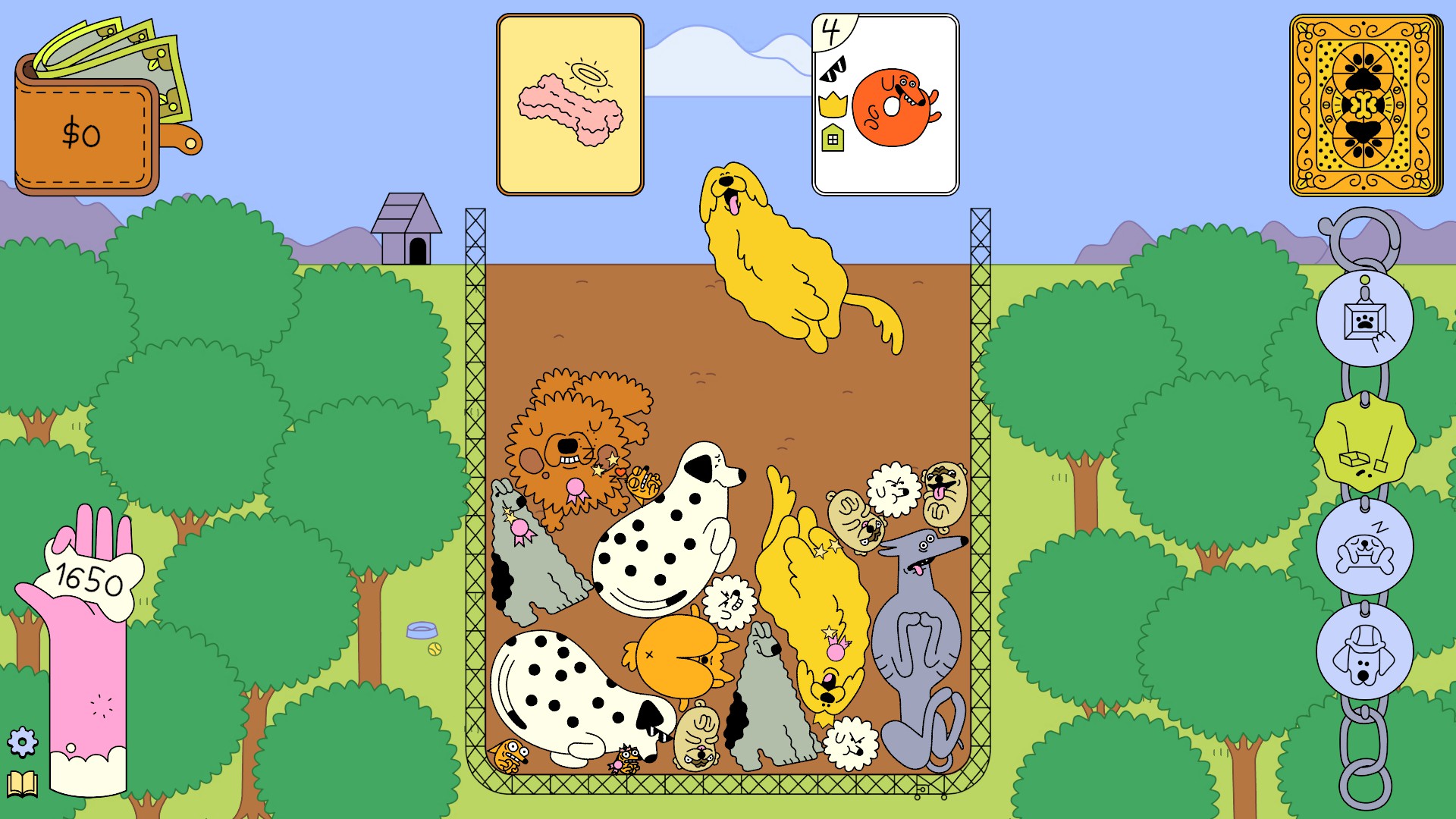The height and width of the screenshot is (819, 1456).
Task: Open the charm bracelet ring at the top
Action: pyautogui.click(x=1365, y=235)
